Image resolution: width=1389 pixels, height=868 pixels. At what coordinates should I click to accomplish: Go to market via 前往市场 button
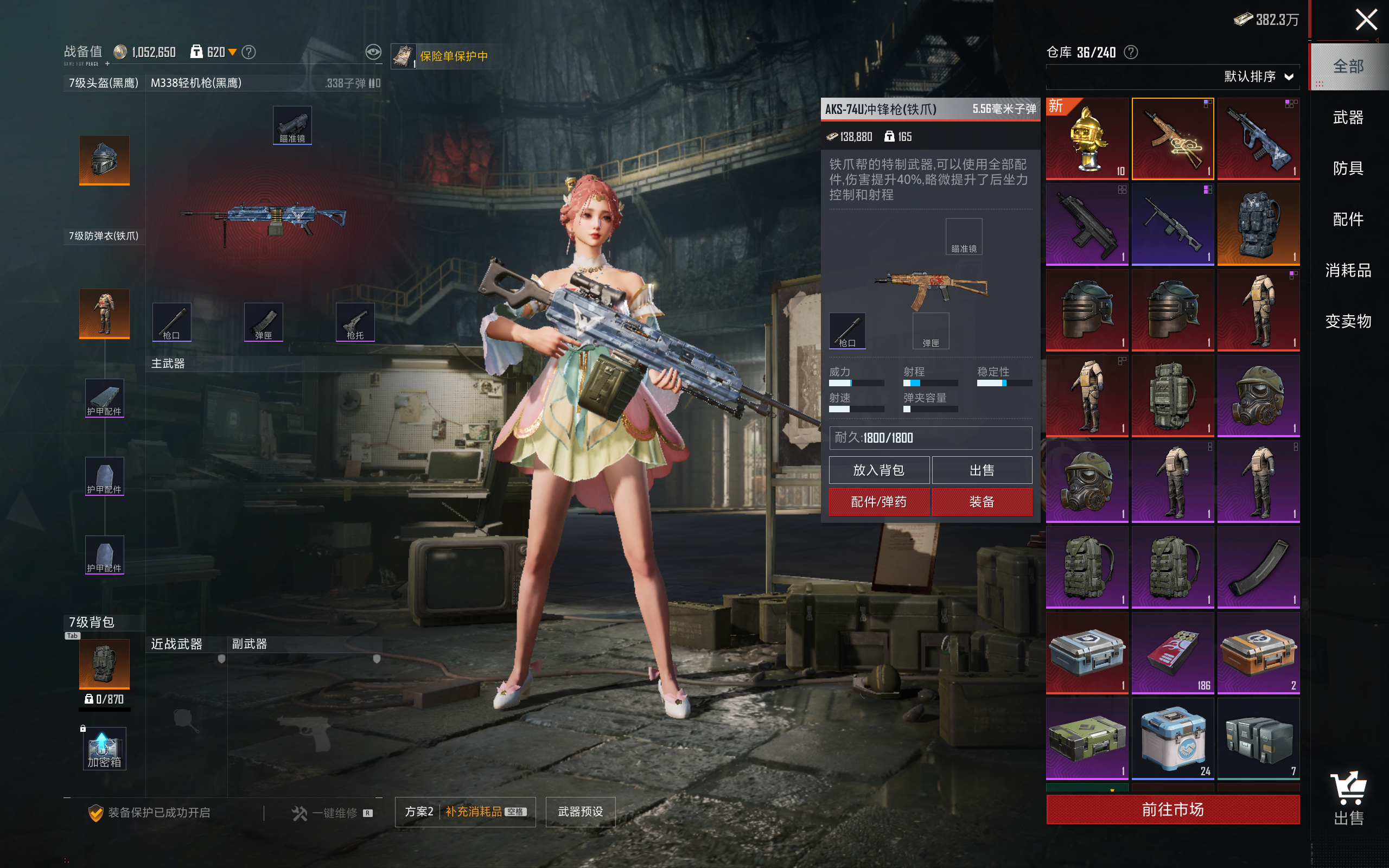point(1172,809)
